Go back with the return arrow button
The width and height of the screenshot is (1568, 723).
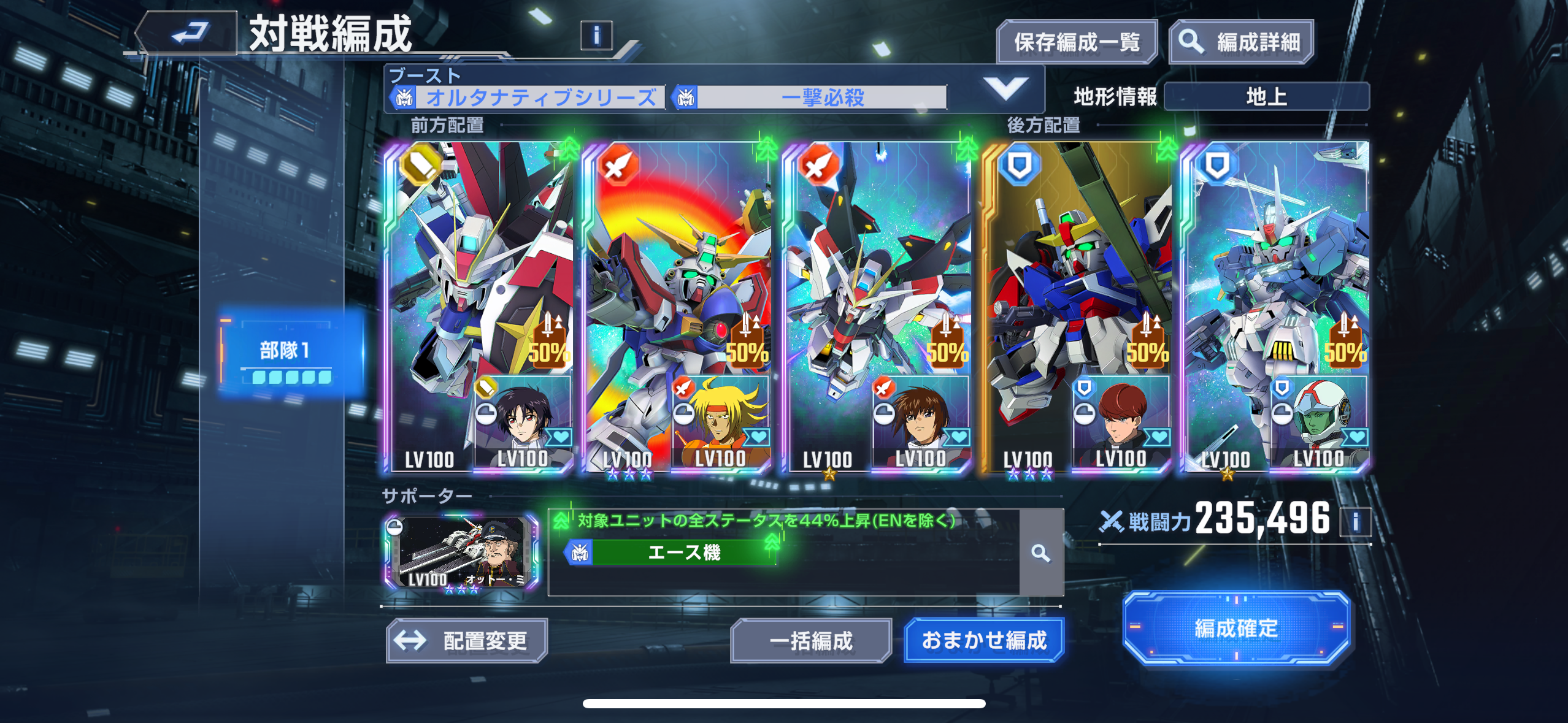(188, 33)
